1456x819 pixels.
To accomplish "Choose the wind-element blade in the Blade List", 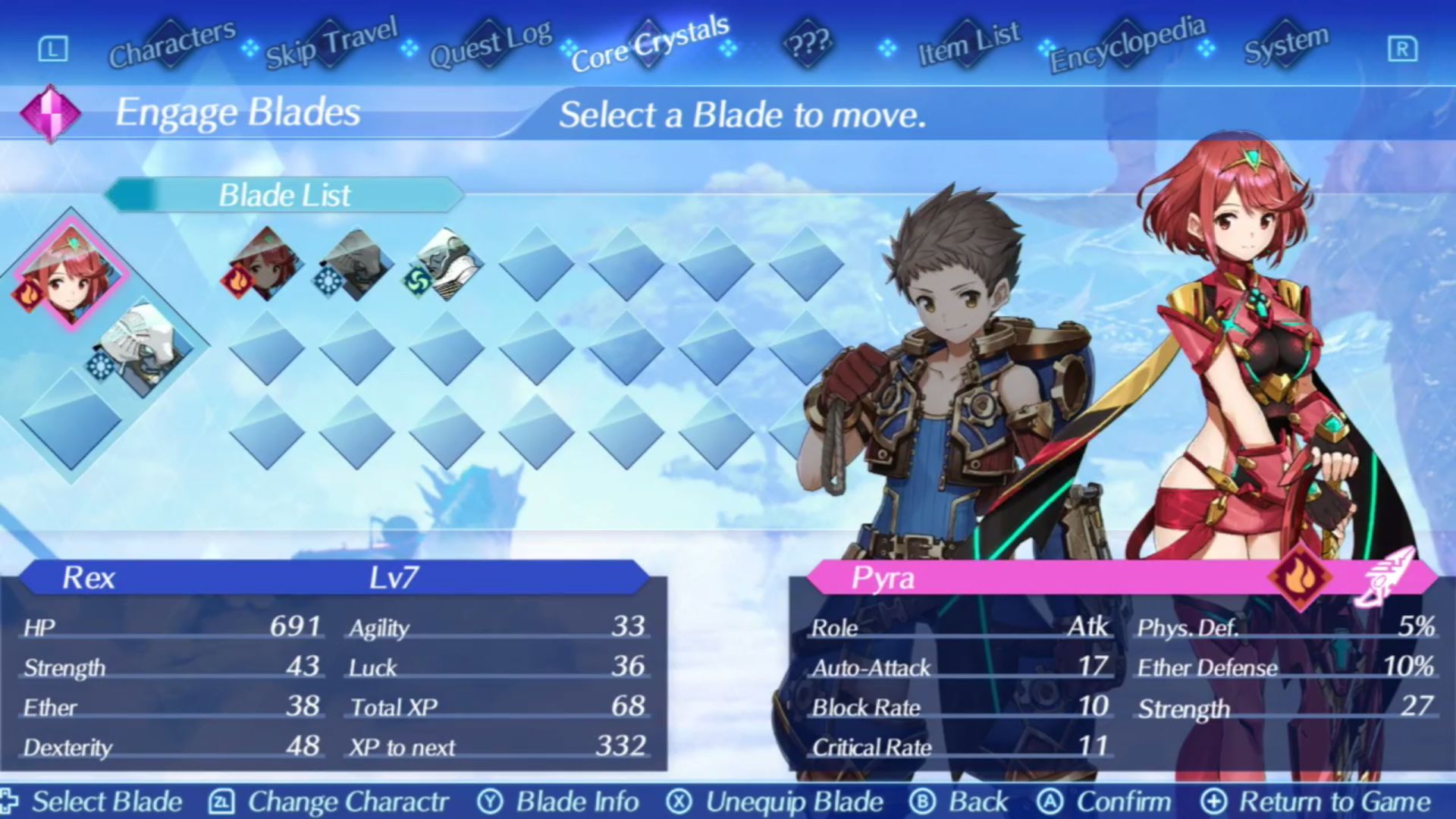I will click(x=447, y=264).
